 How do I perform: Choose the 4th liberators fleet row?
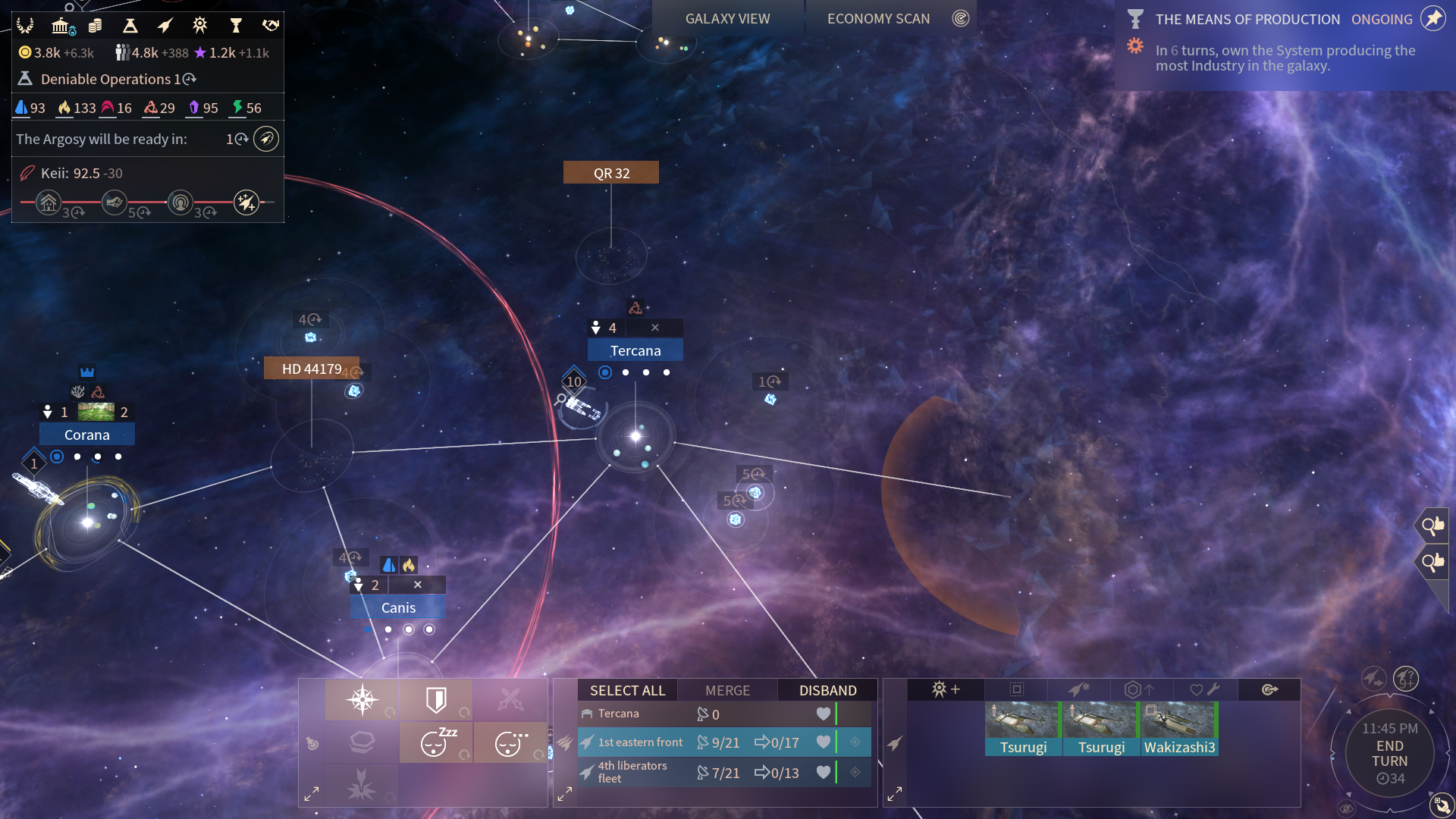tap(632, 772)
